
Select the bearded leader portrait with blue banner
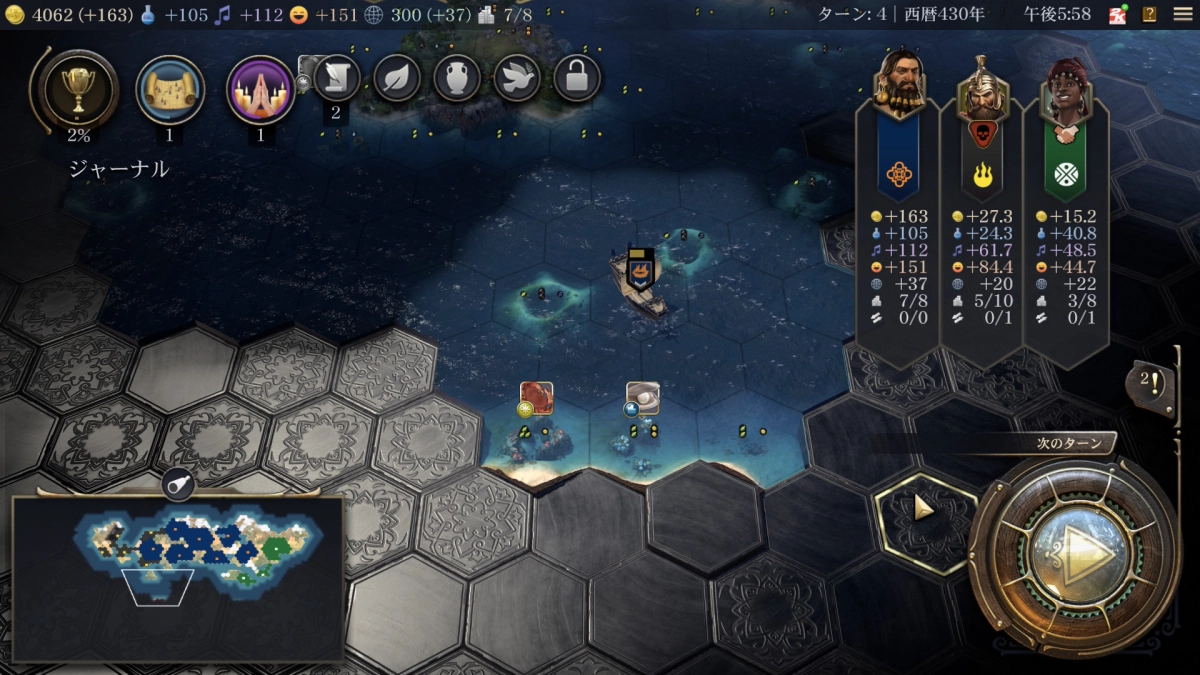[x=898, y=85]
